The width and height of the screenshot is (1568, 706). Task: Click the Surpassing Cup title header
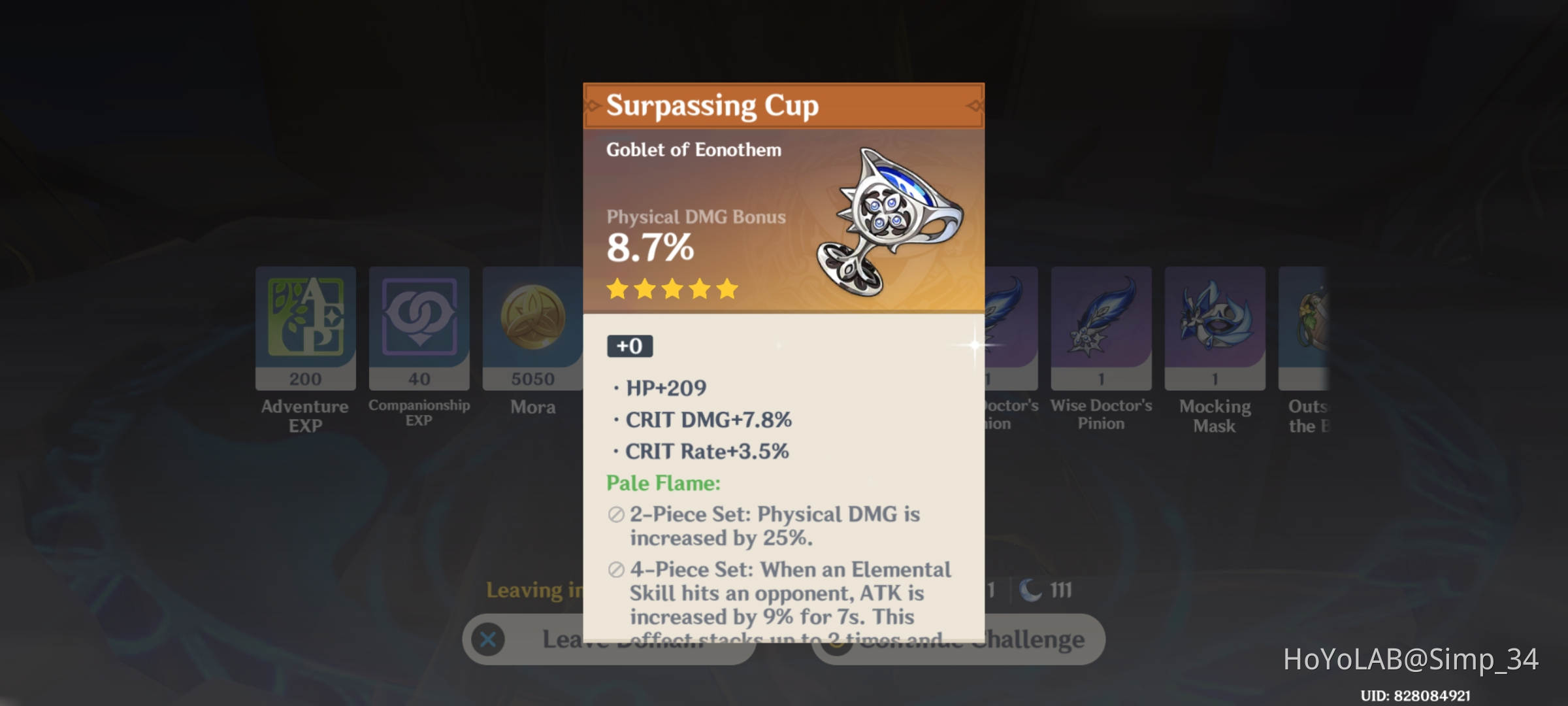(x=712, y=107)
